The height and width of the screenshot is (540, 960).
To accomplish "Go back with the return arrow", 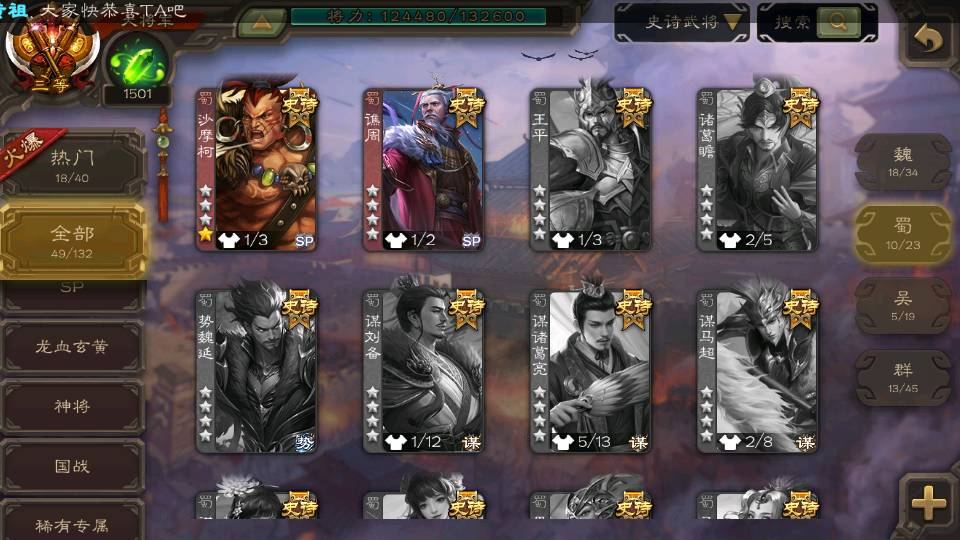I will (929, 40).
